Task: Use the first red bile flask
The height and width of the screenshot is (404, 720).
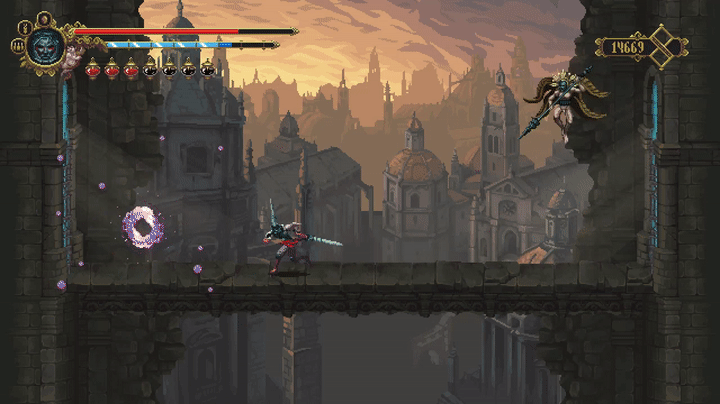Action: tap(93, 69)
